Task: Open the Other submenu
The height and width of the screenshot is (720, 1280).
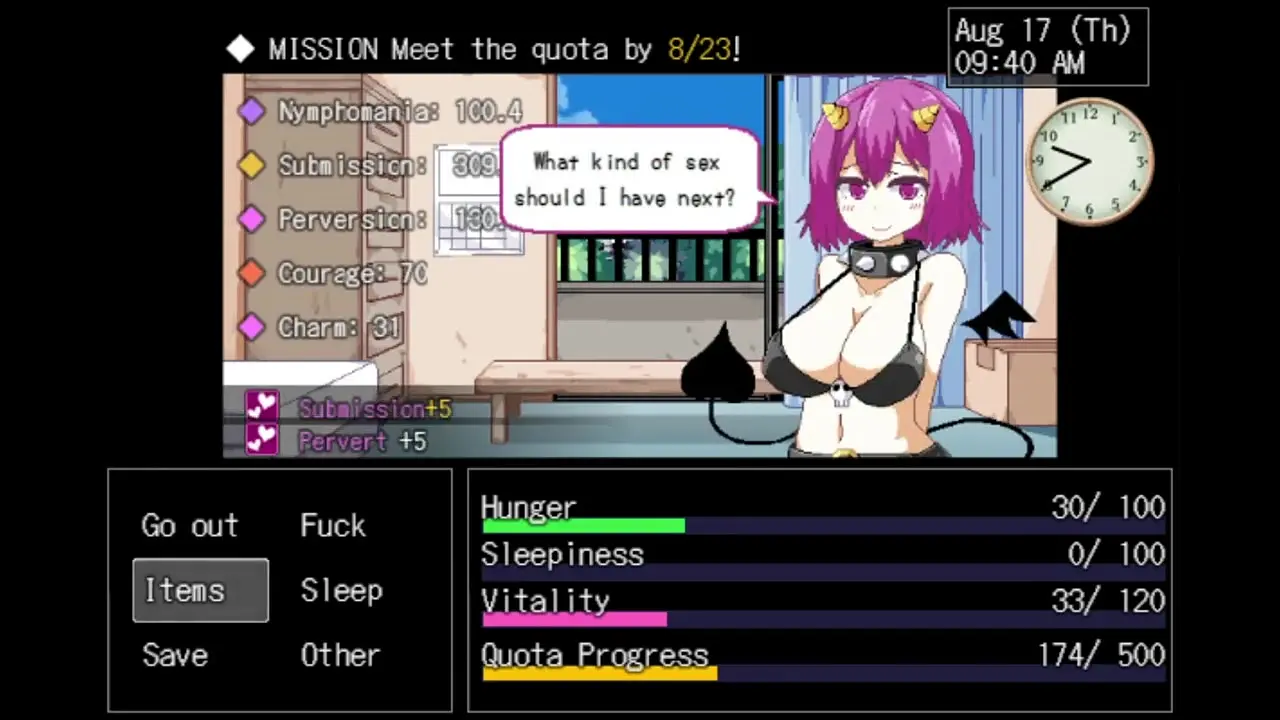Action: point(340,655)
